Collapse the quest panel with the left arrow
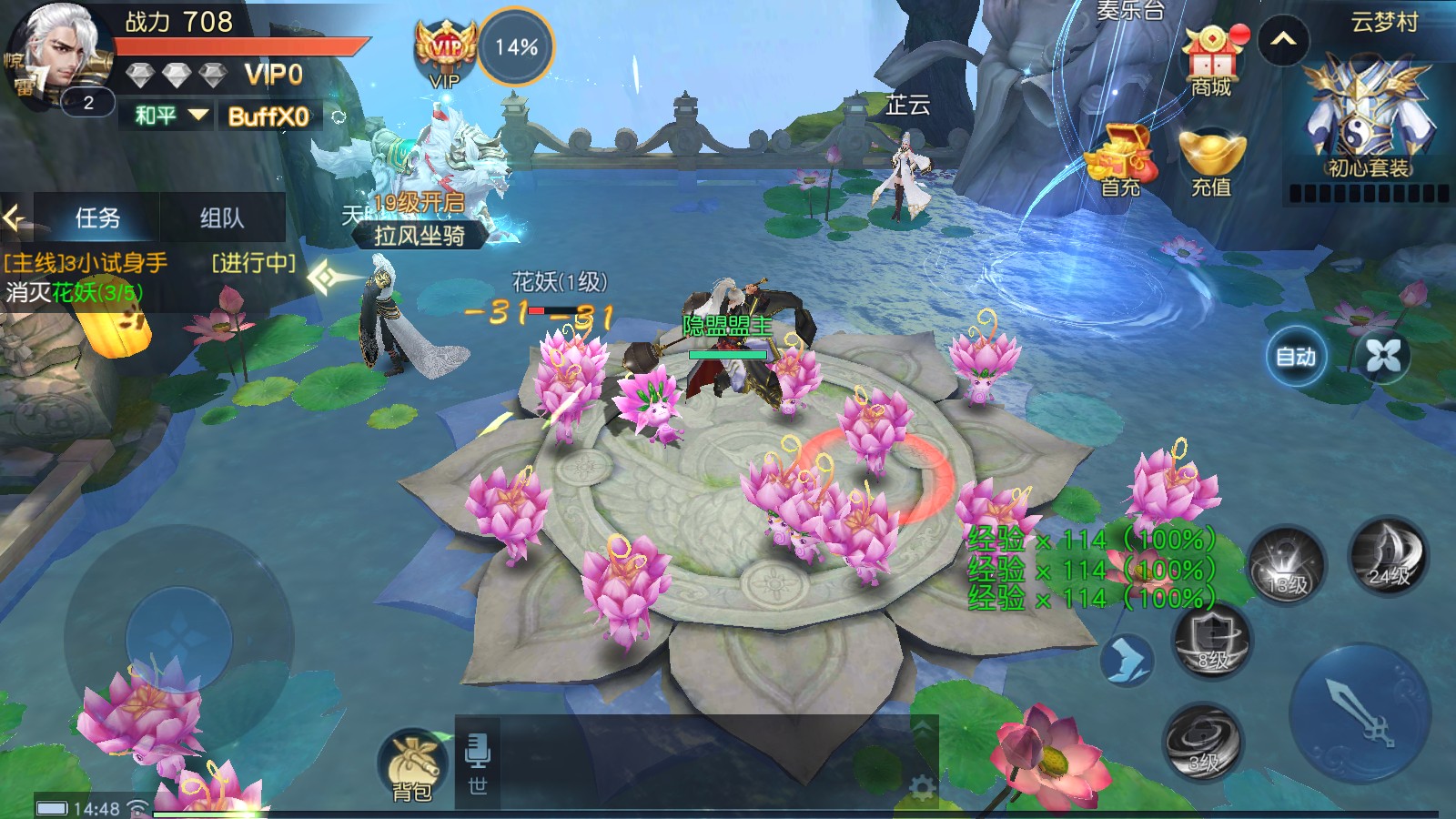The image size is (1456, 819). (x=15, y=218)
